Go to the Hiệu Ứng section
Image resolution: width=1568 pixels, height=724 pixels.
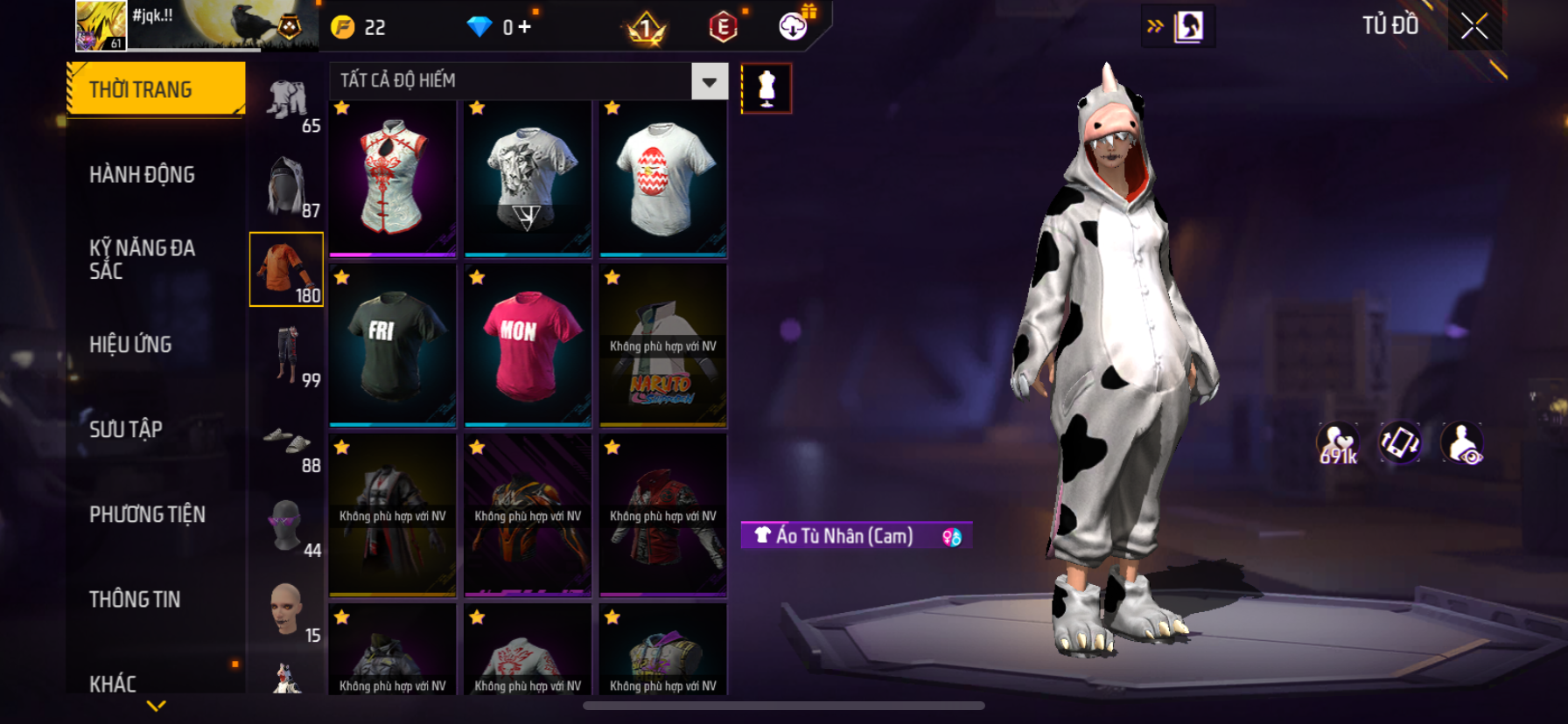click(x=130, y=345)
